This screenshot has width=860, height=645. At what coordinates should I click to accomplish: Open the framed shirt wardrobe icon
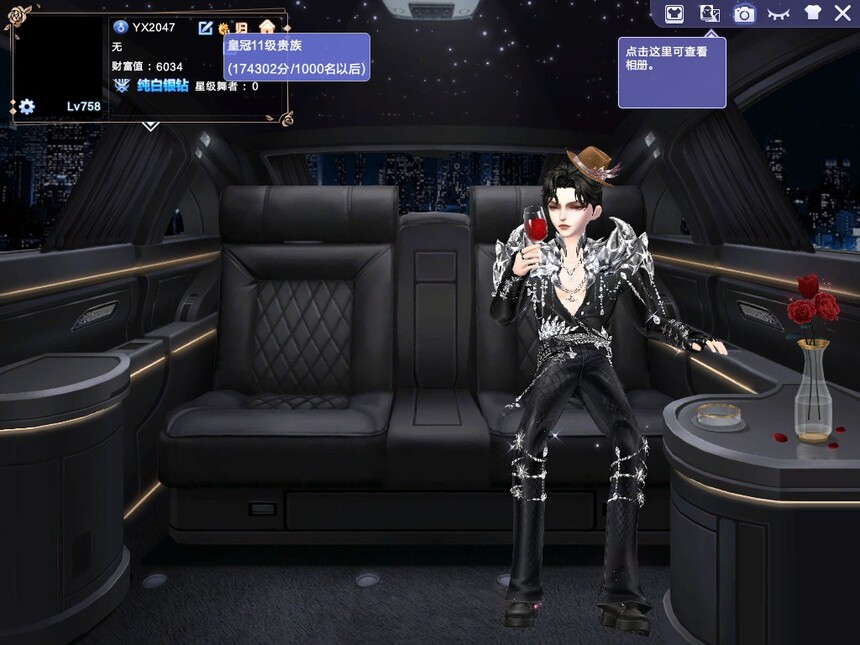pyautogui.click(x=674, y=13)
